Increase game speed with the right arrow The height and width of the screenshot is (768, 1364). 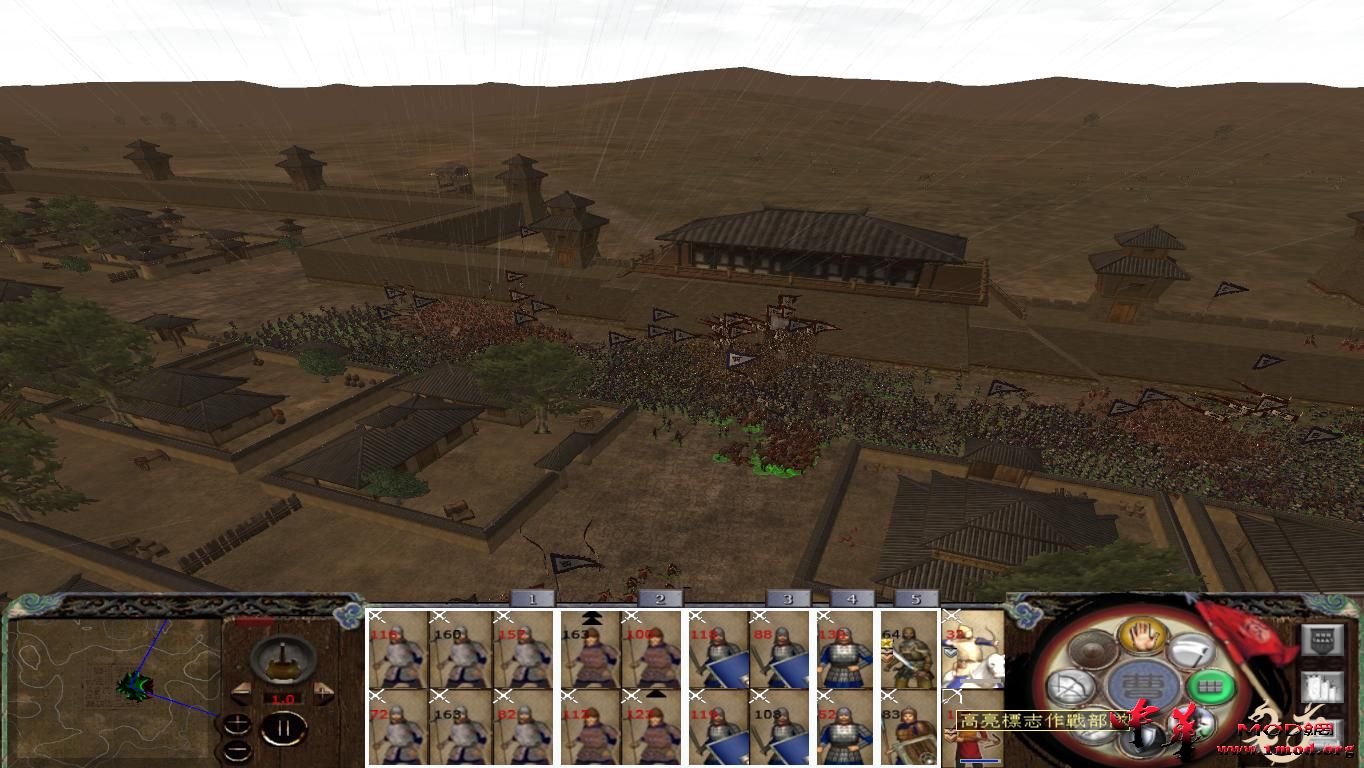(x=322, y=691)
